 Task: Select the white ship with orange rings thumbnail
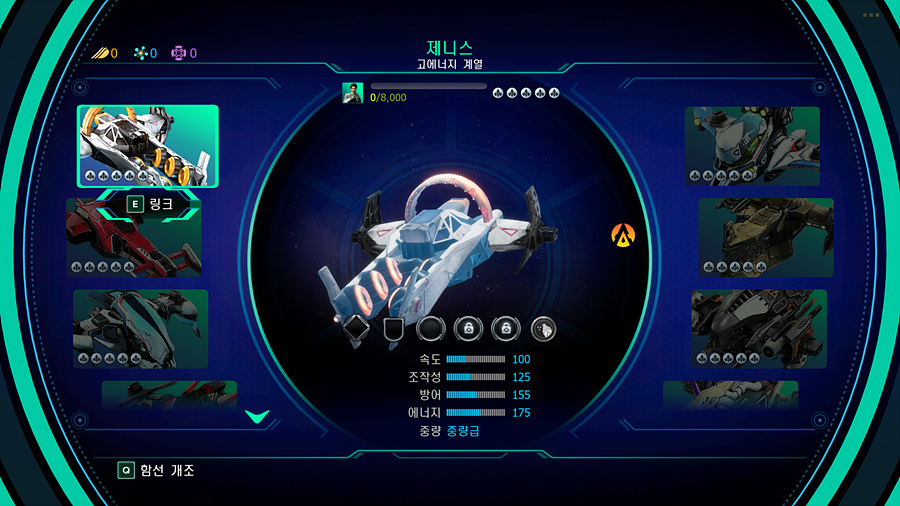[148, 146]
